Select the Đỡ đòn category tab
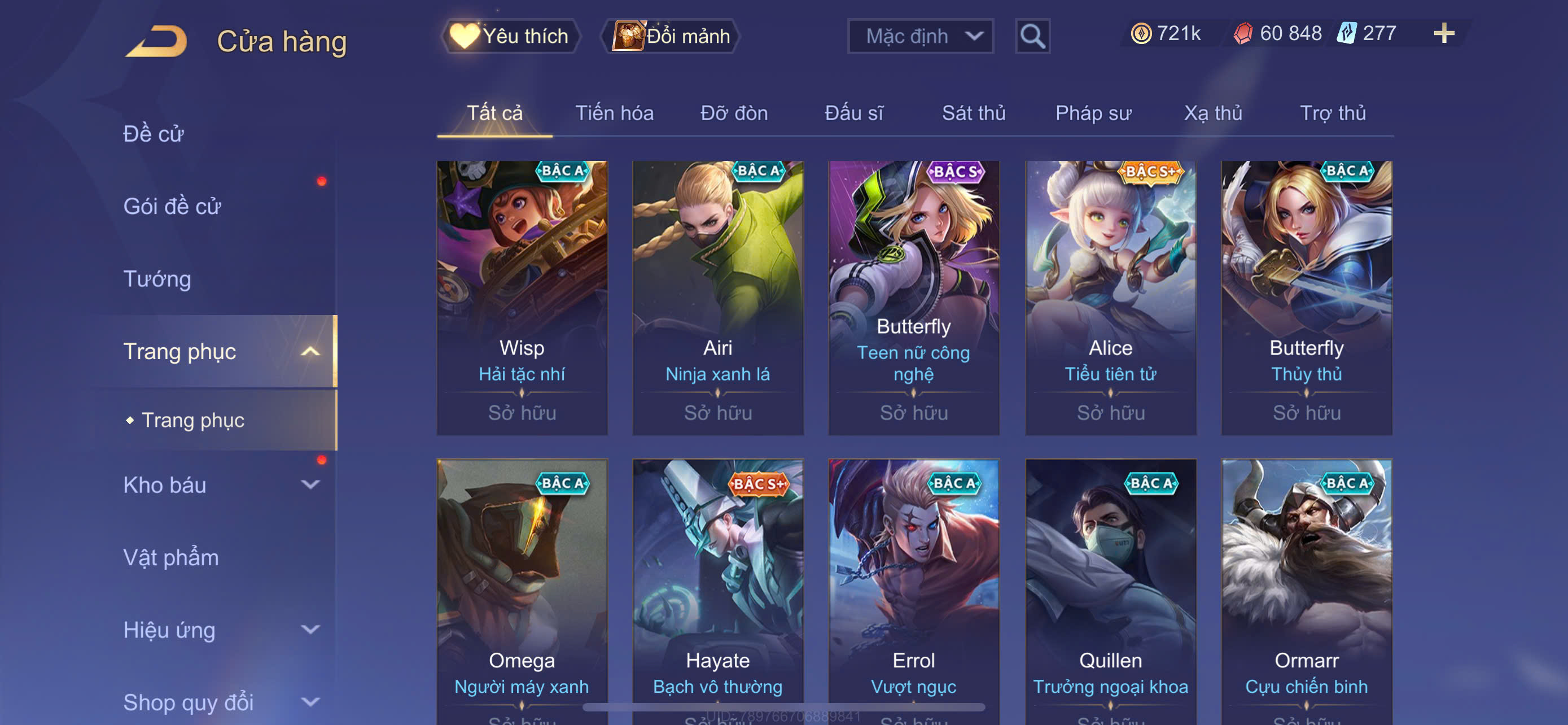Screen dimensions: 1568x725 click(x=733, y=113)
